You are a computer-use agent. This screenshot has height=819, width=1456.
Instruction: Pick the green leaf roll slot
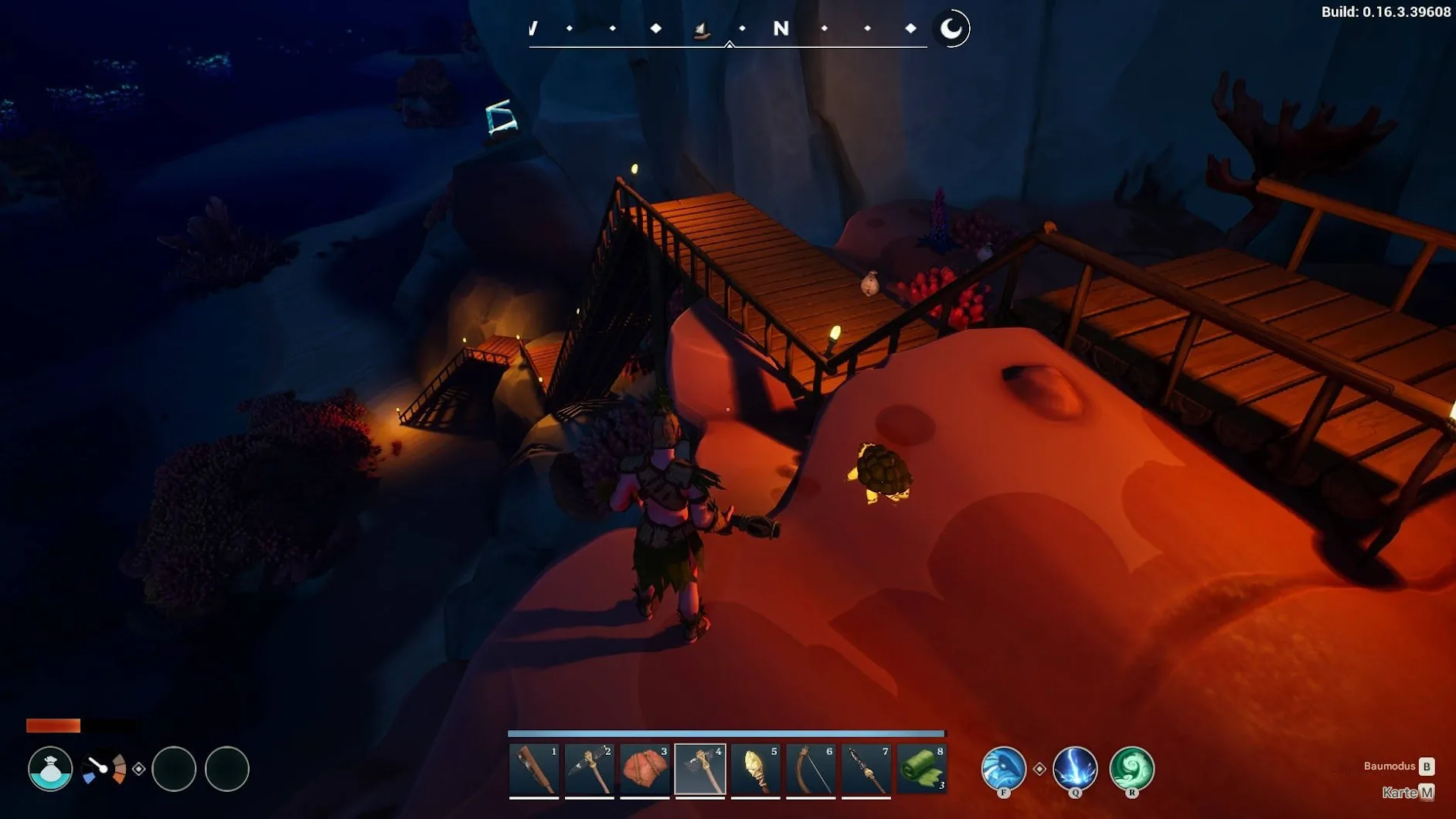pyautogui.click(x=922, y=770)
